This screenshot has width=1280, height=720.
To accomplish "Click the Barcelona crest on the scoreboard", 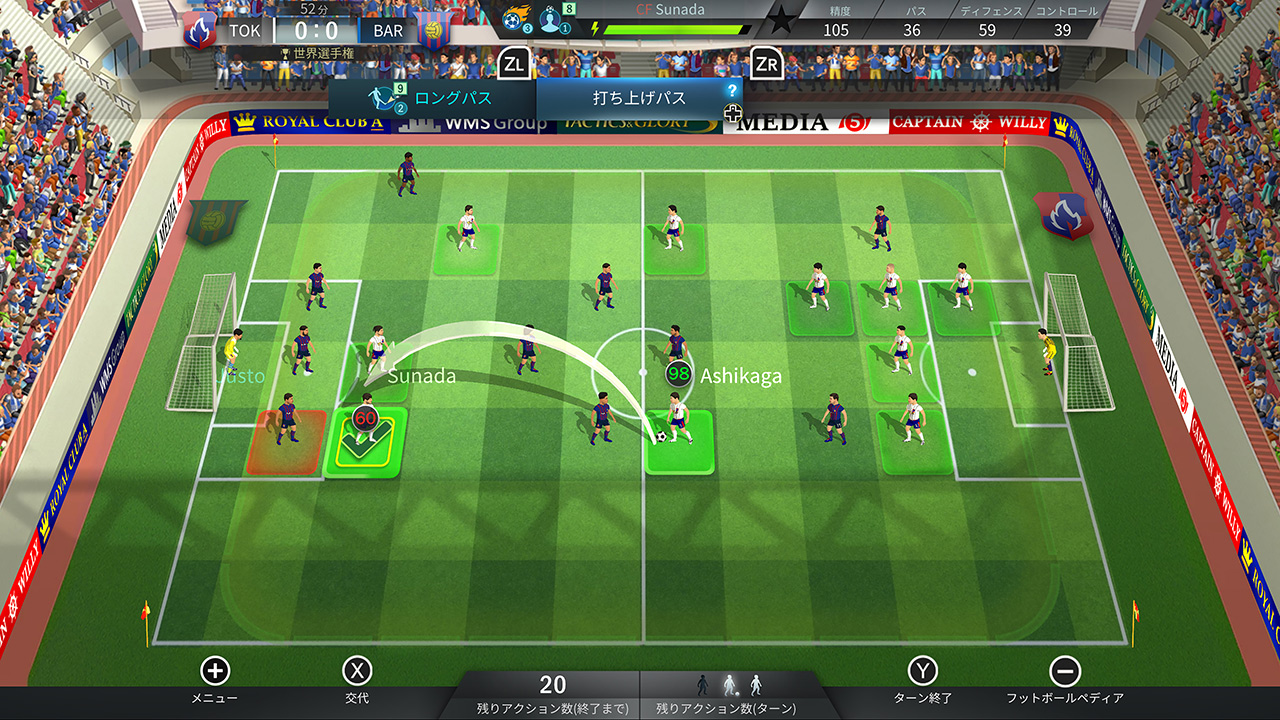I will tap(432, 30).
